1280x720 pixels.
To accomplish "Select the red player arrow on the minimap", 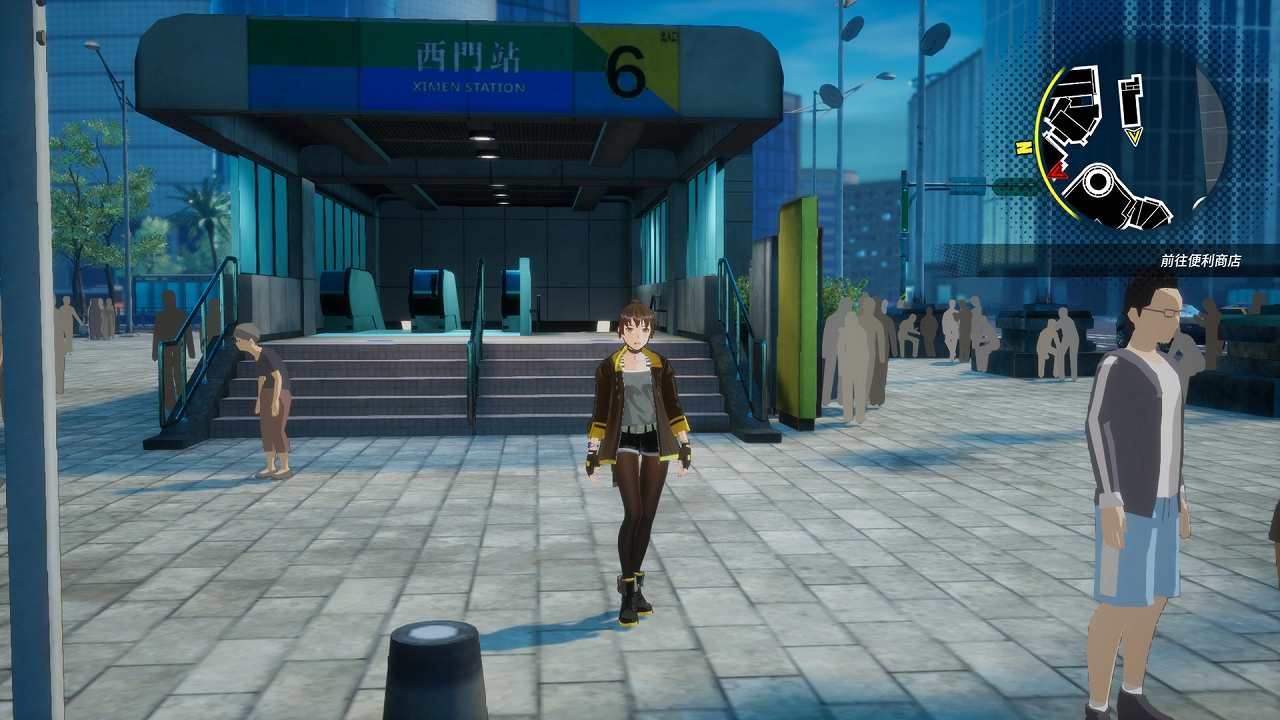I will [1056, 171].
